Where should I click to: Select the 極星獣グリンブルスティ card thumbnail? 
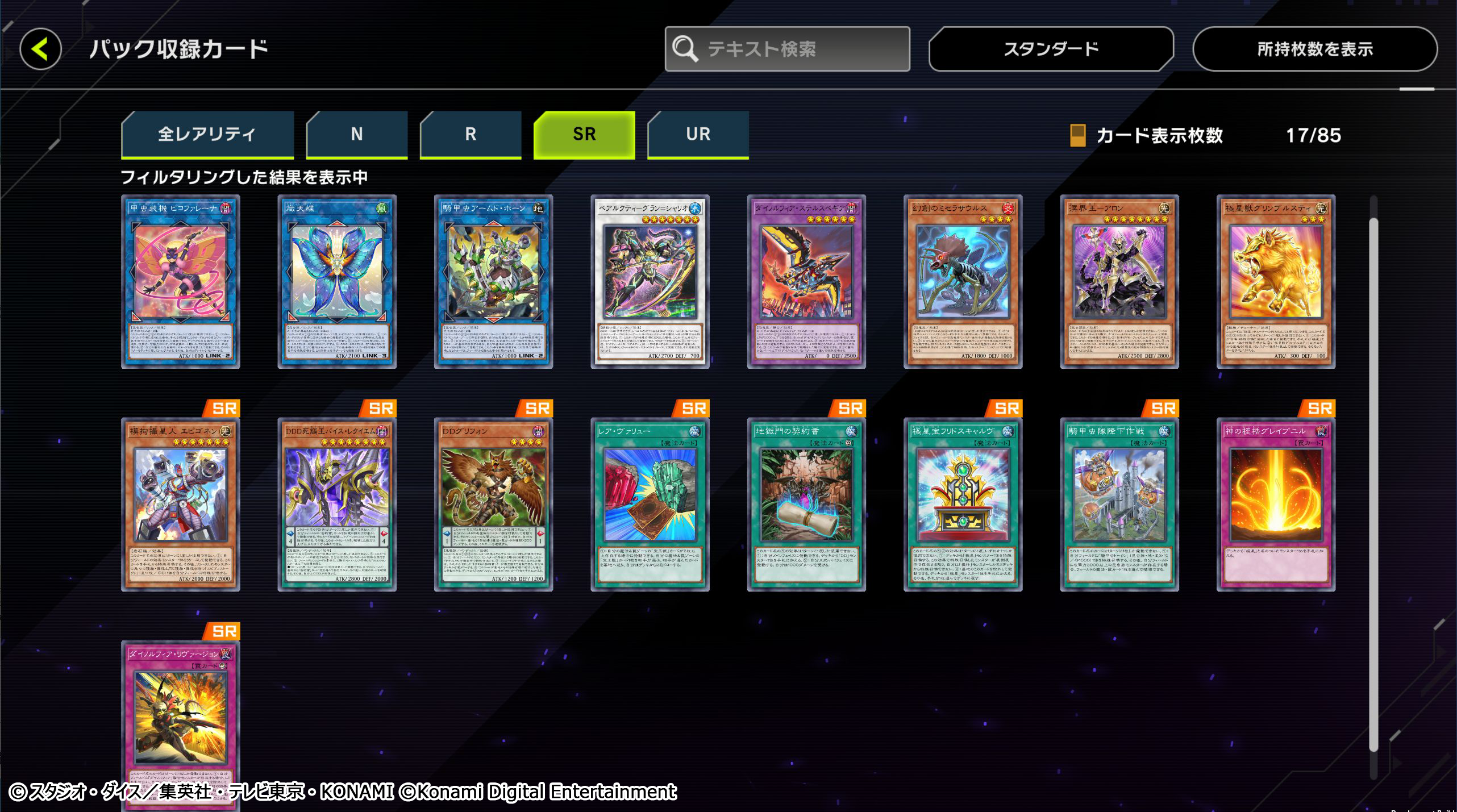pyautogui.click(x=1275, y=278)
